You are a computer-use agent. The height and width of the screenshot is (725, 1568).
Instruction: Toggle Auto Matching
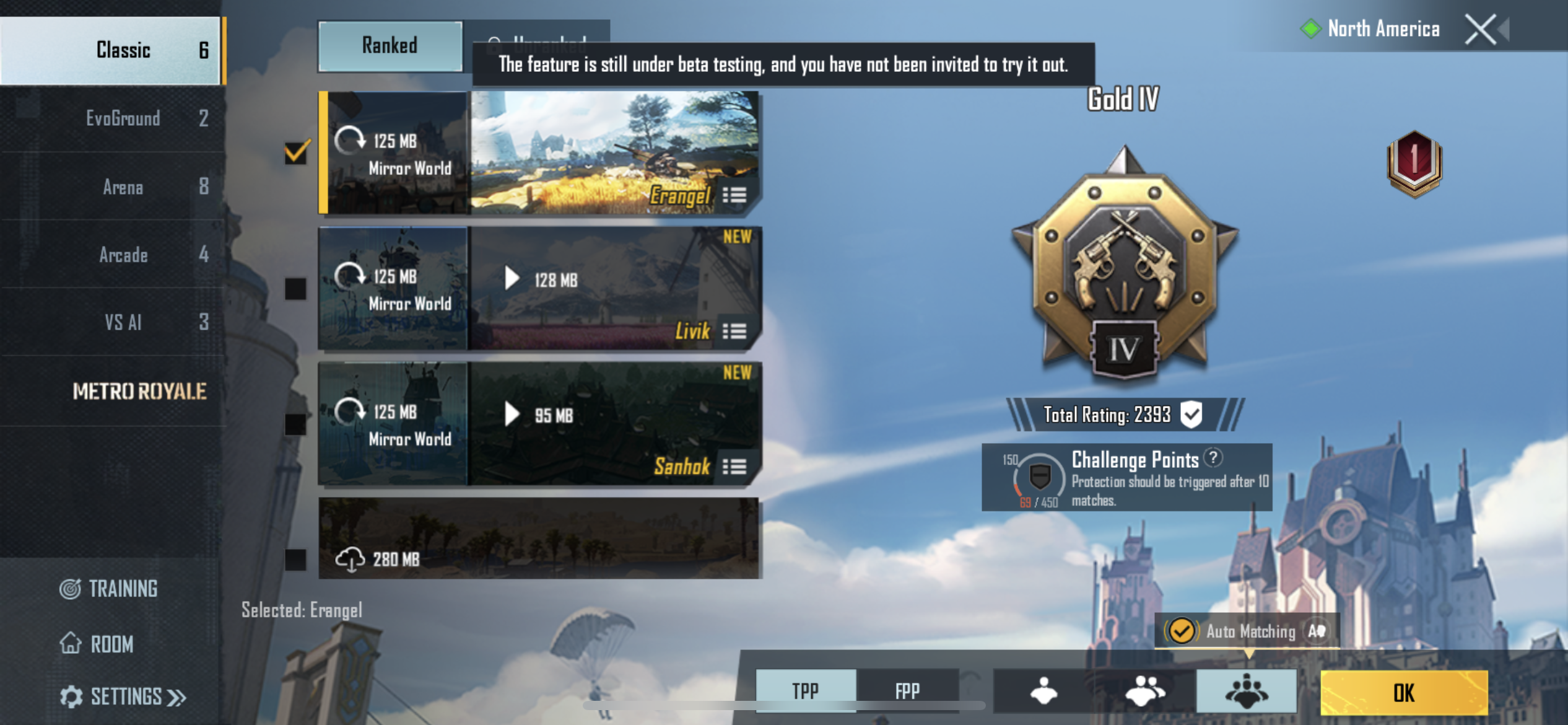point(1181,631)
